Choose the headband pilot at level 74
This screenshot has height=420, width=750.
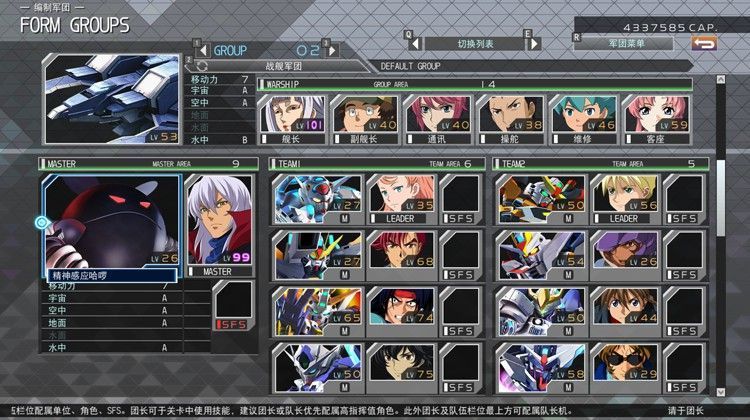pos(401,311)
